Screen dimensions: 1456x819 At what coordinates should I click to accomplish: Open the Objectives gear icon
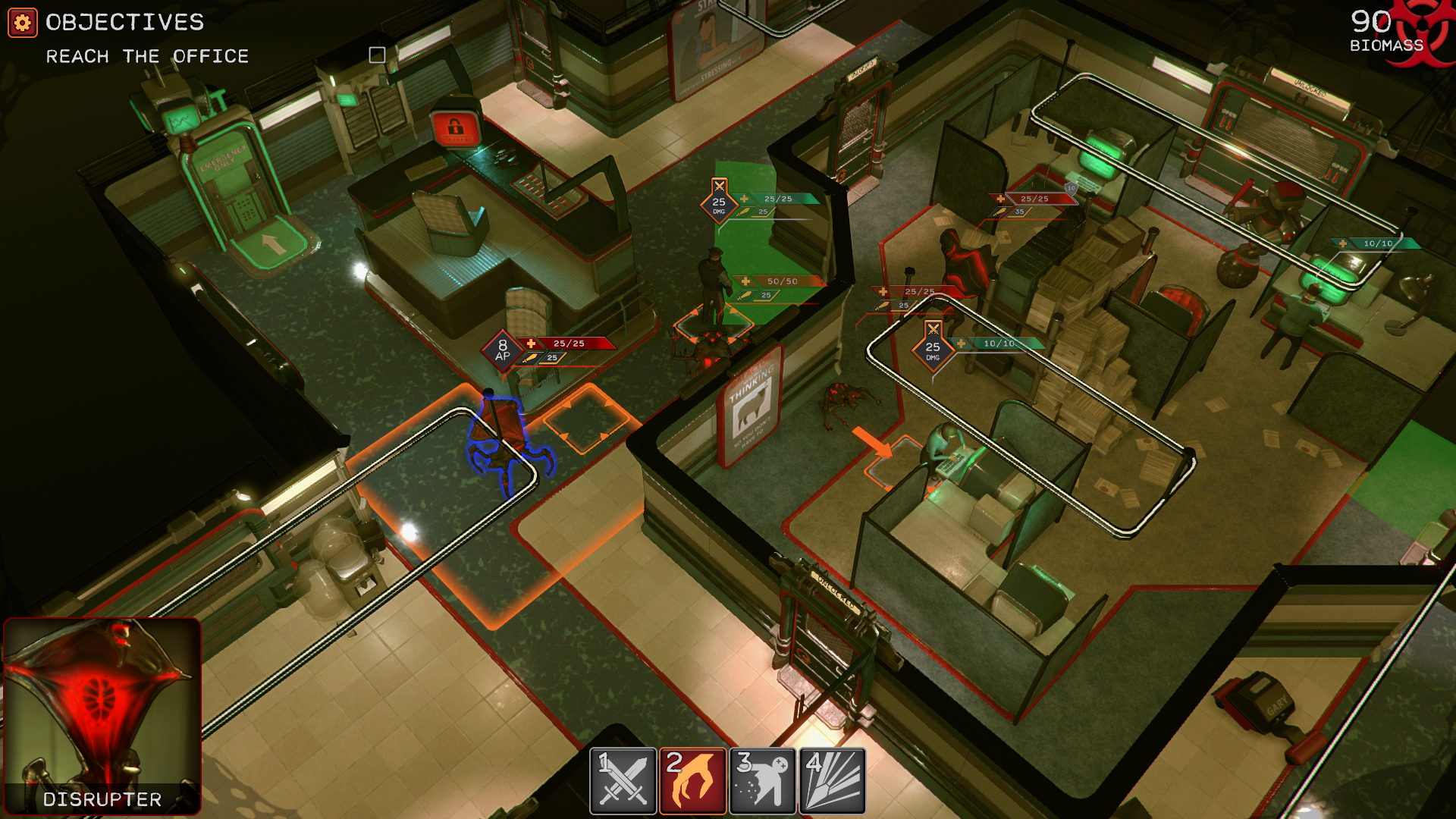pyautogui.click(x=22, y=23)
